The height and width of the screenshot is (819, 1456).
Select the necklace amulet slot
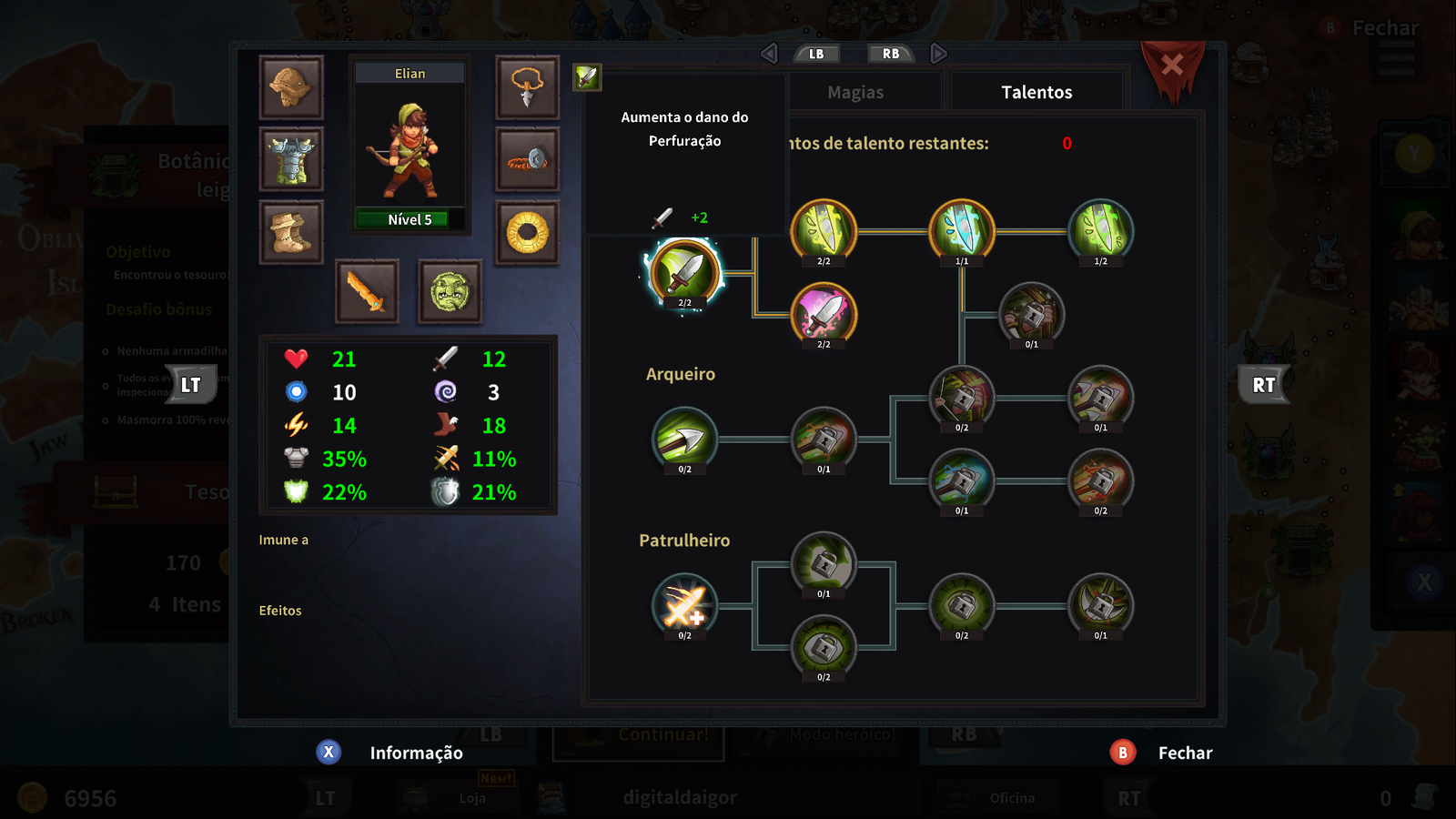pyautogui.click(x=527, y=87)
